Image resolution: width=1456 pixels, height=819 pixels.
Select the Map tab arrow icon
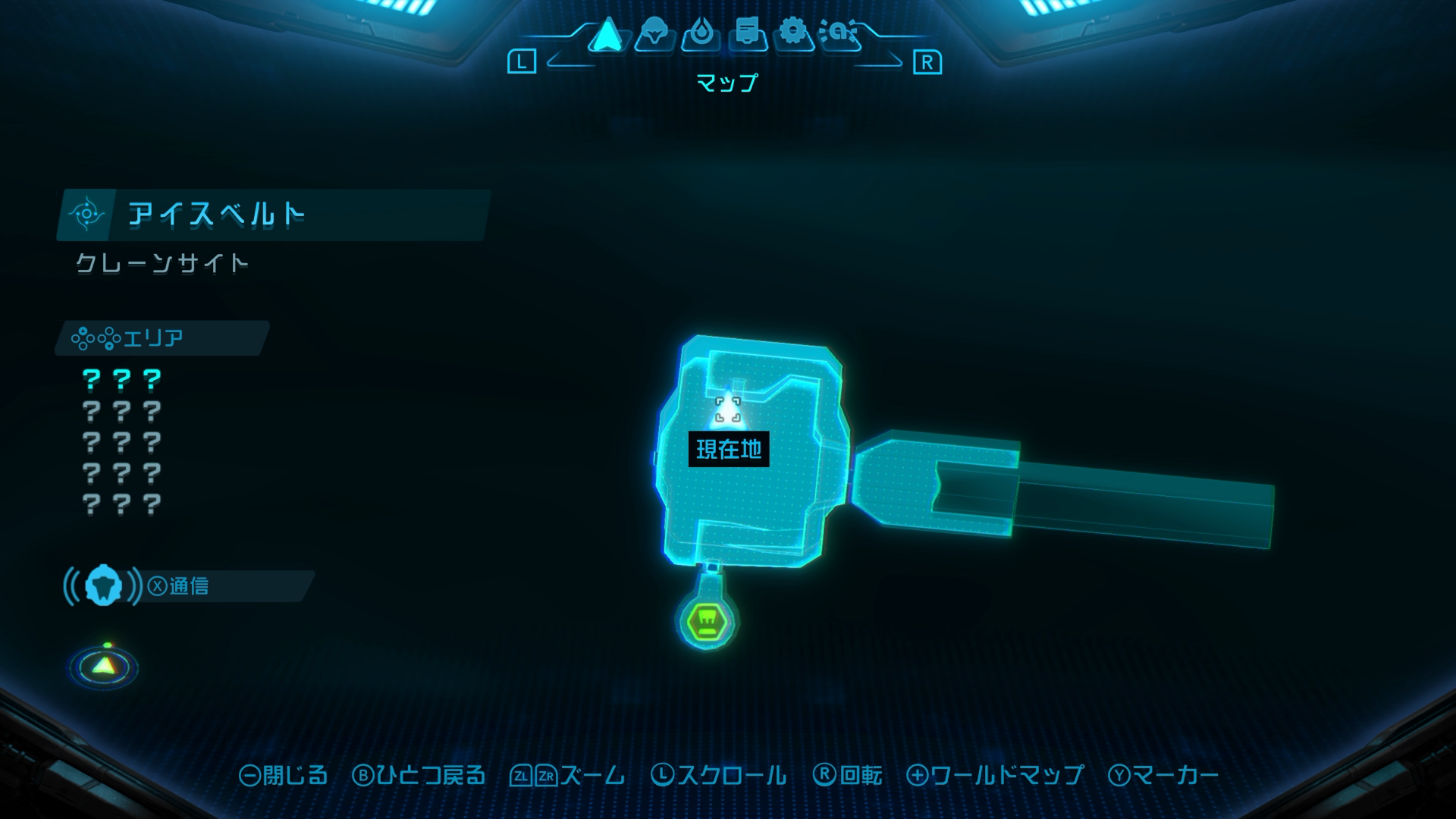click(607, 34)
